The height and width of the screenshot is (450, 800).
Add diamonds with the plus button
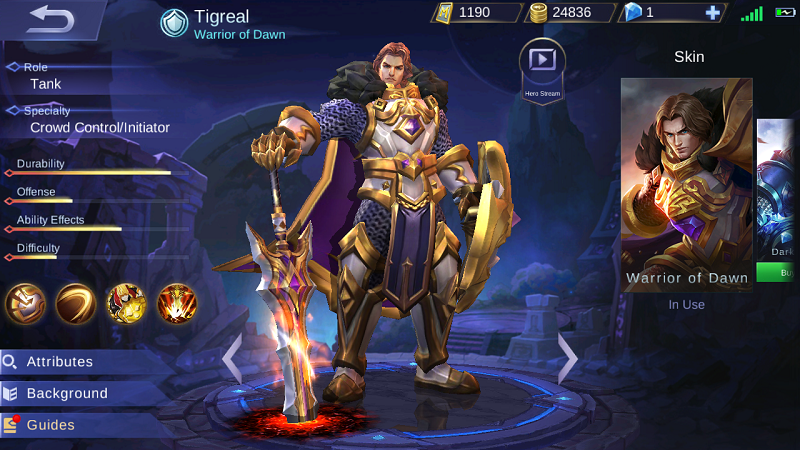click(712, 13)
